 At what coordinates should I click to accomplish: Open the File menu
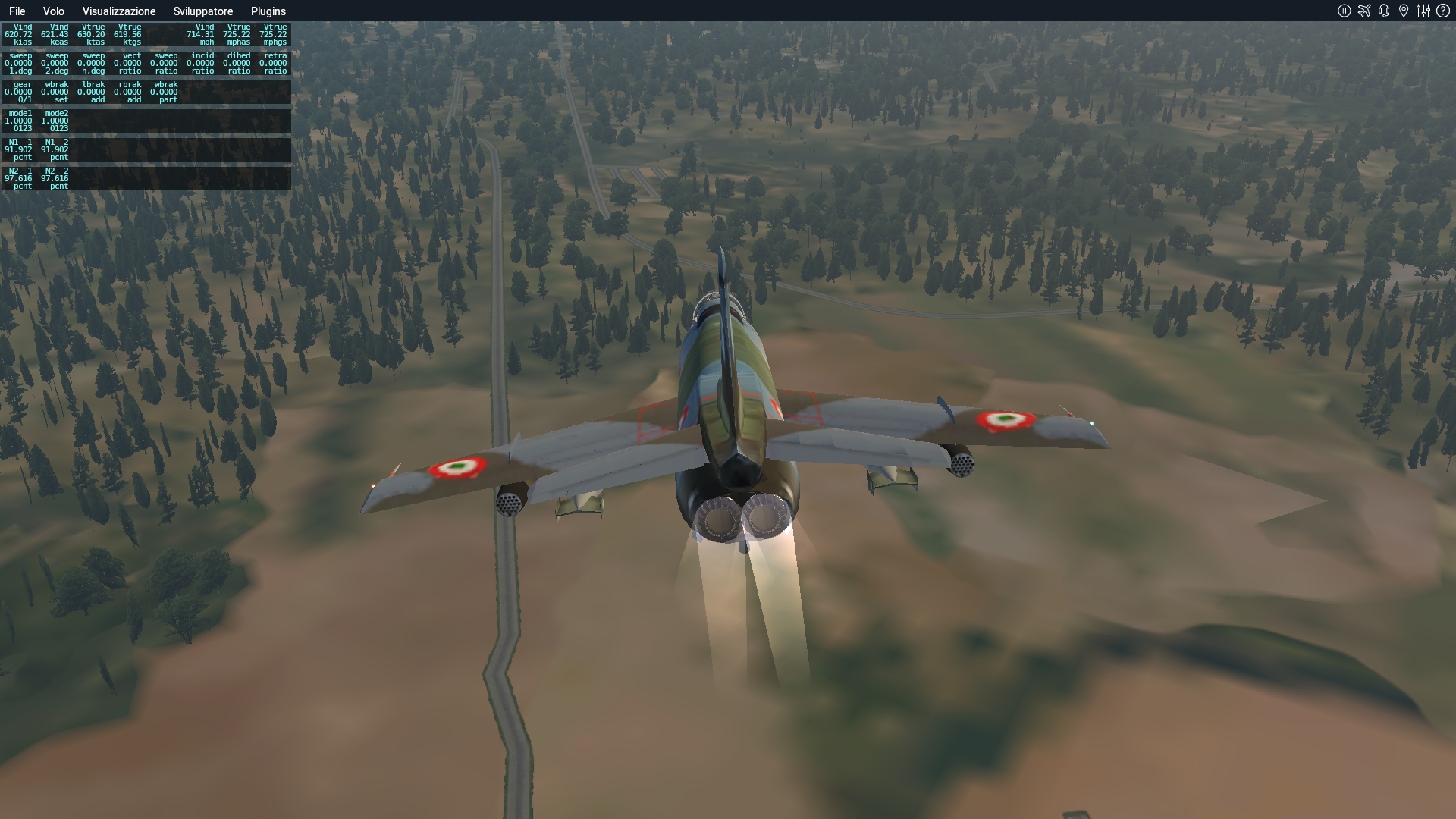[17, 11]
